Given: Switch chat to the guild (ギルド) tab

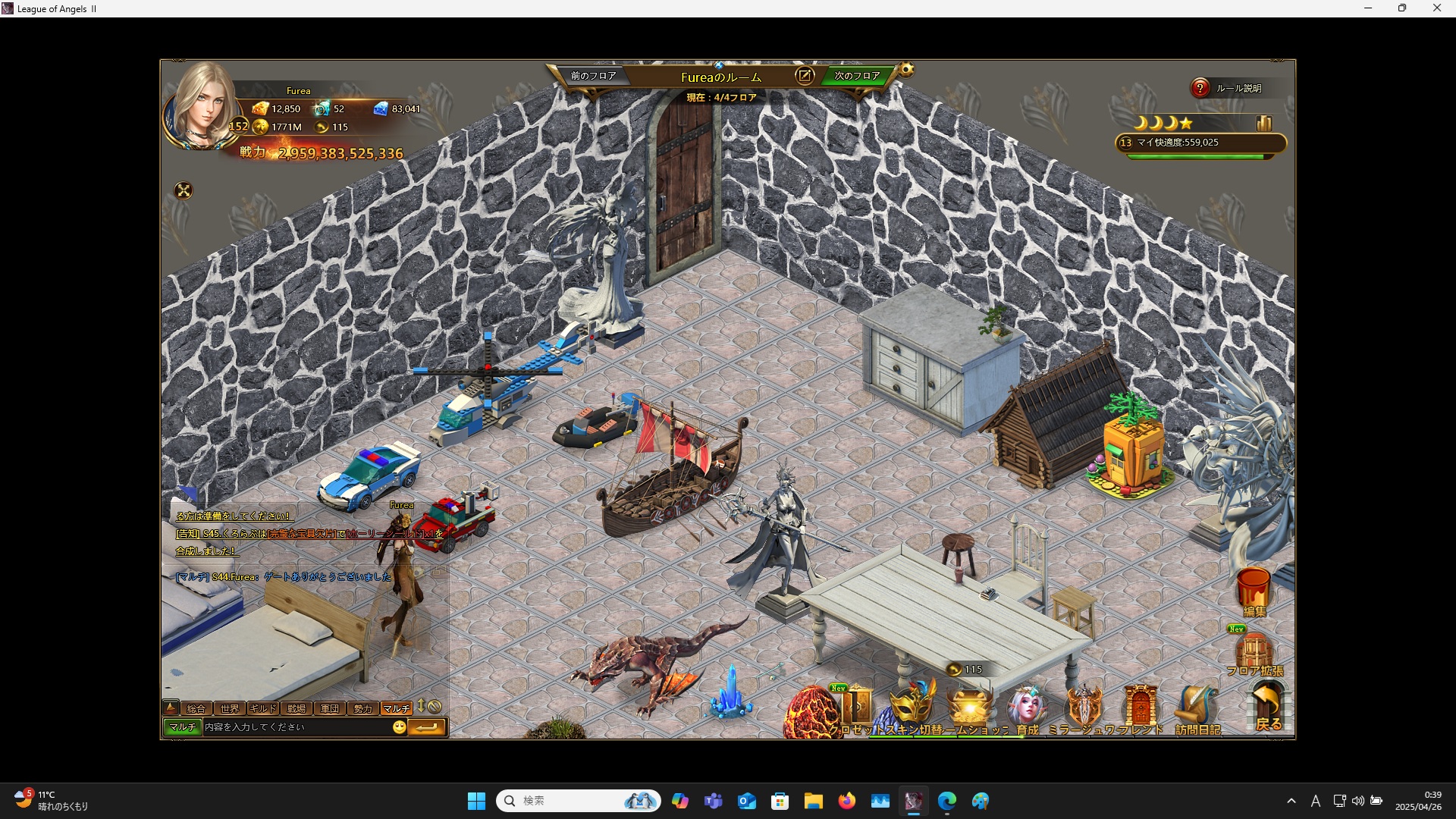Looking at the screenshot, I should pos(263,708).
